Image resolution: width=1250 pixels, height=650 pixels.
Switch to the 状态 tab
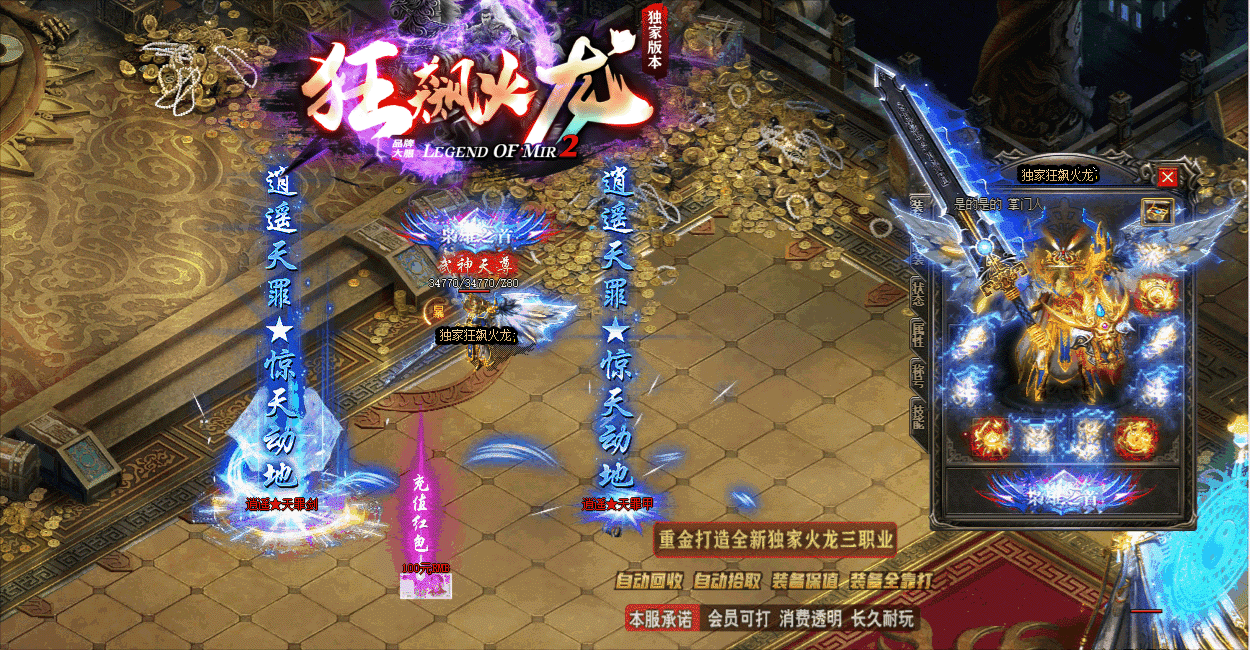917,293
